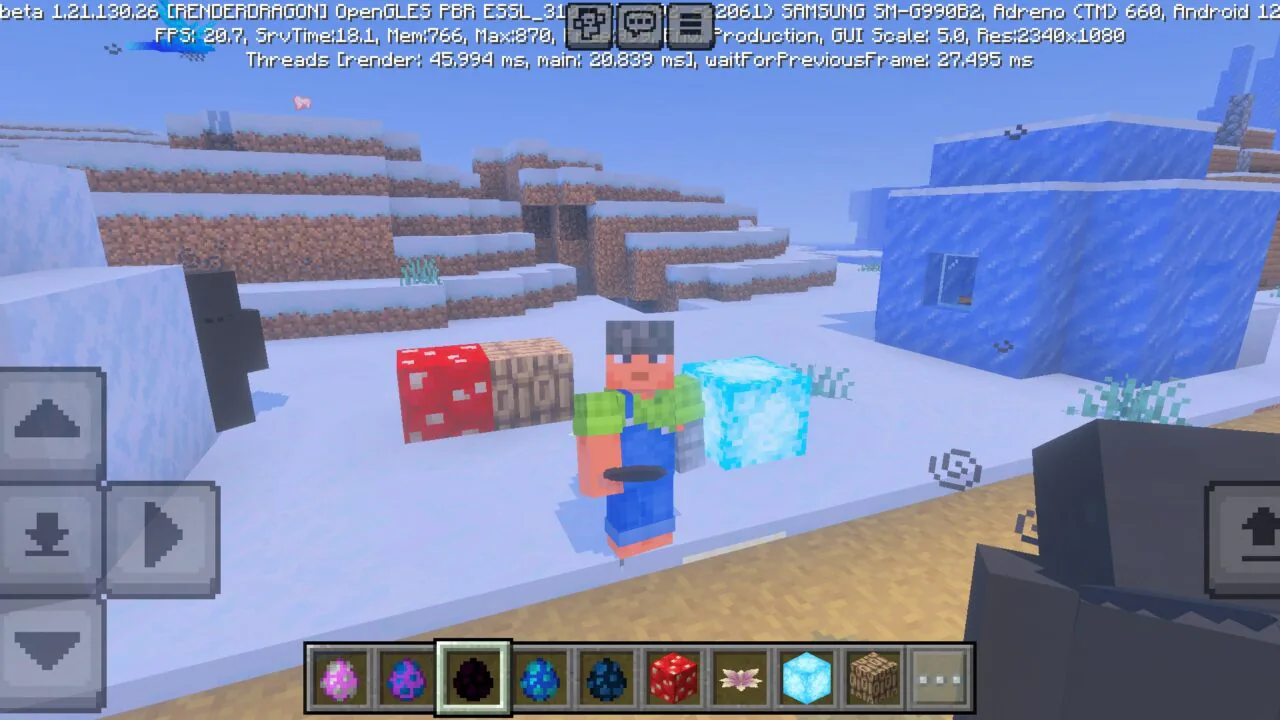Select the purple spawn egg in the hotbar
Screen dimensions: 1280x720
[x=406, y=680]
